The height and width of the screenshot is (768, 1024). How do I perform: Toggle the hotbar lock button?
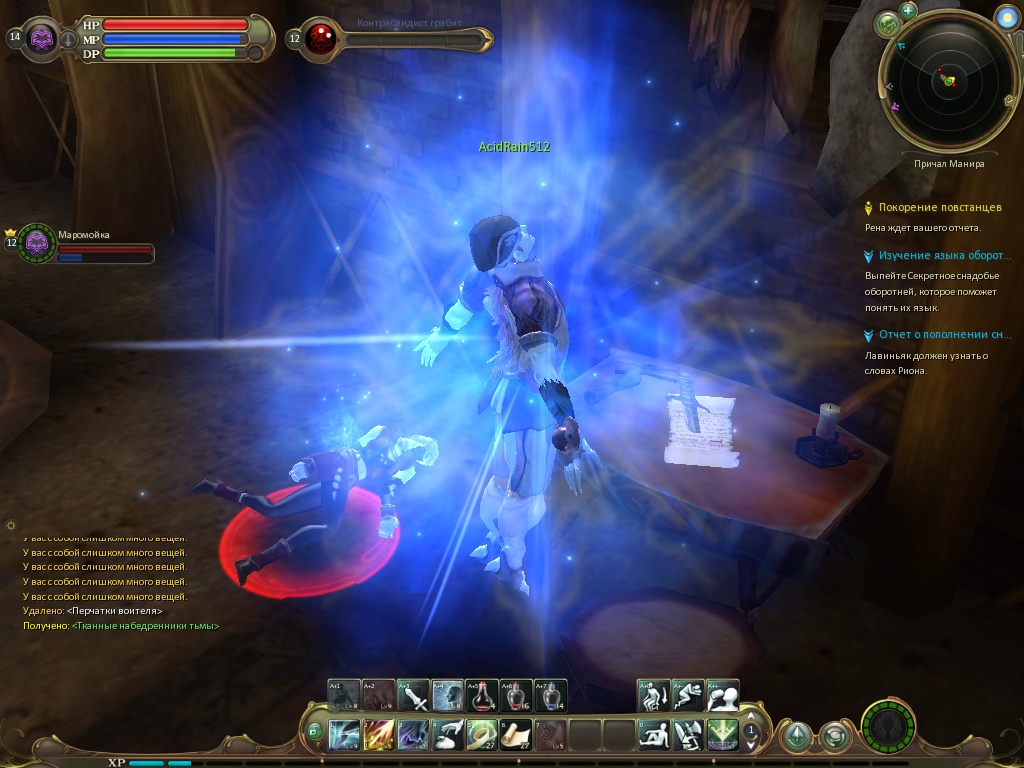pos(315,733)
